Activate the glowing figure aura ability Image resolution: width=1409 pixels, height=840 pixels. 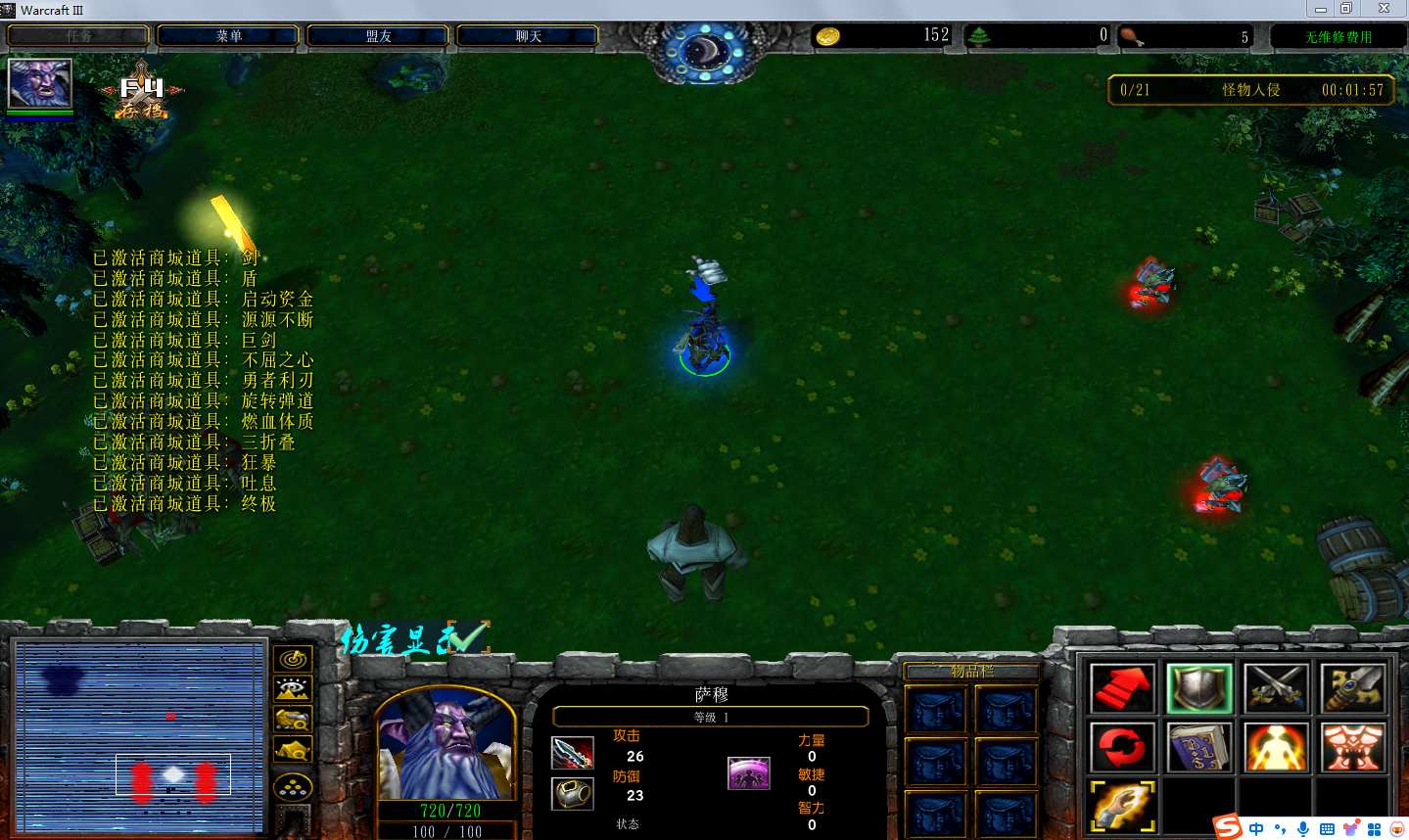pyautogui.click(x=1276, y=747)
